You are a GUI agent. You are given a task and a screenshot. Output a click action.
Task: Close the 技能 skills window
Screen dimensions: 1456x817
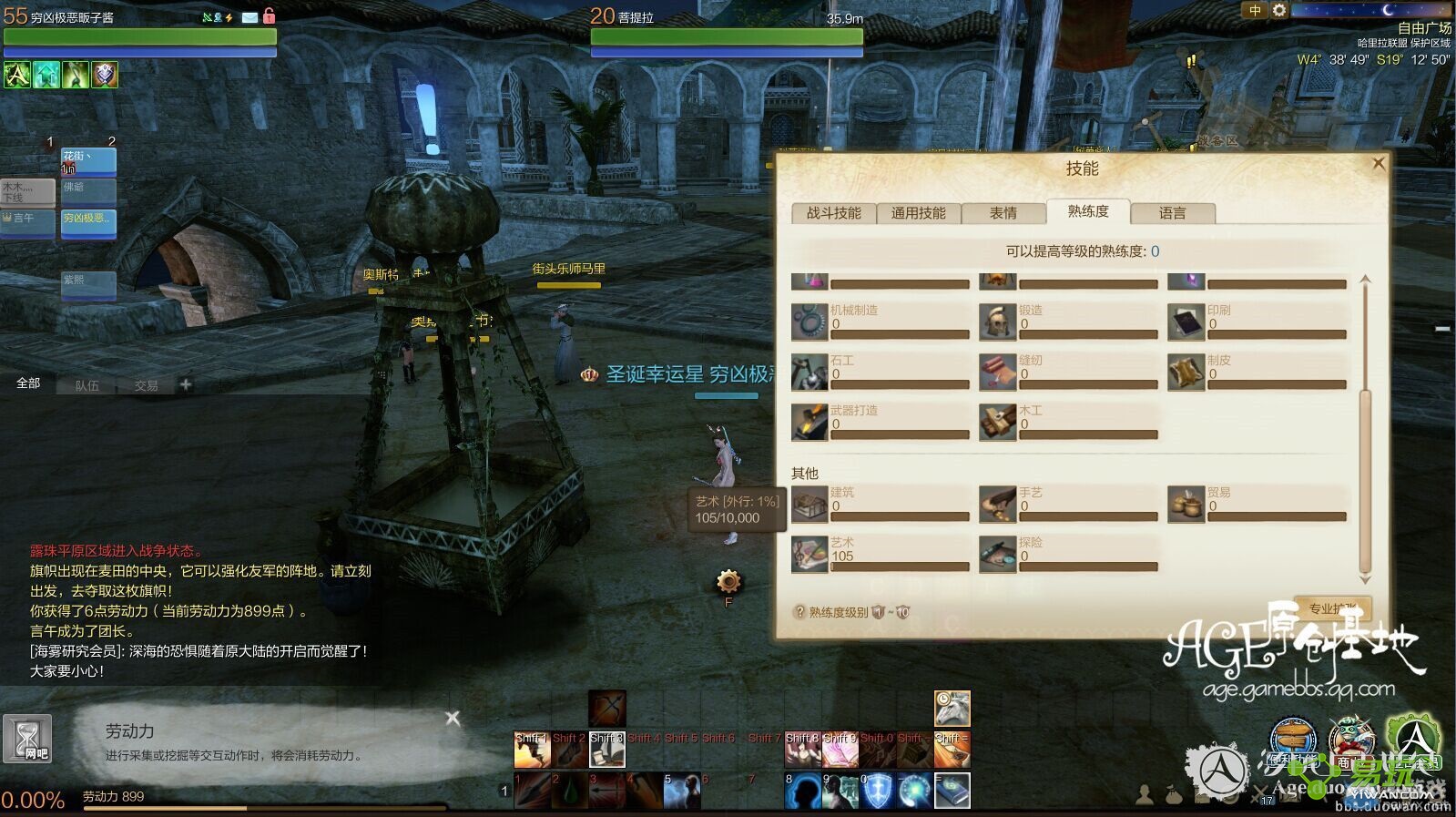(1378, 164)
